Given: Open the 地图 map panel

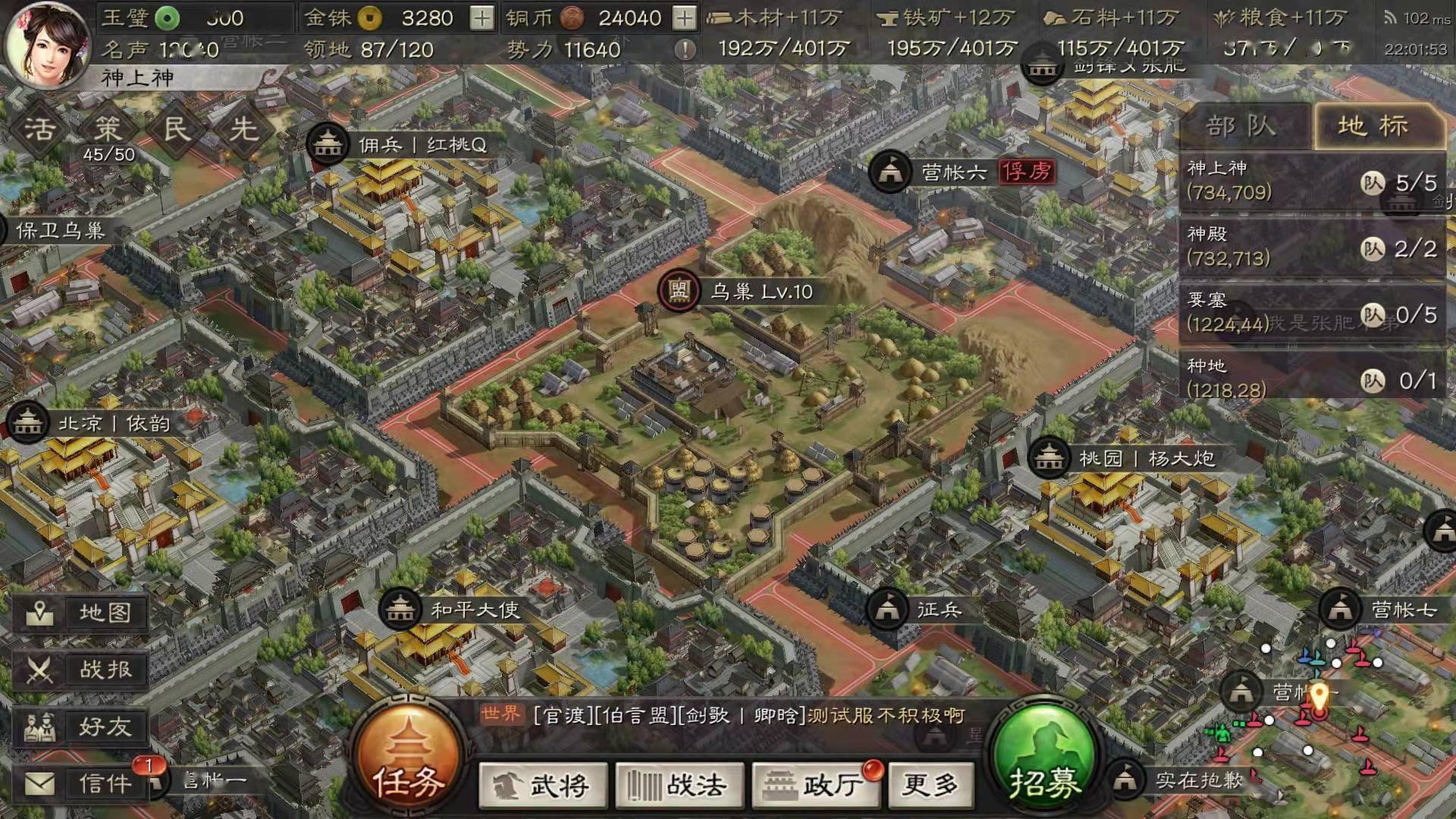Looking at the screenshot, I should [81, 614].
